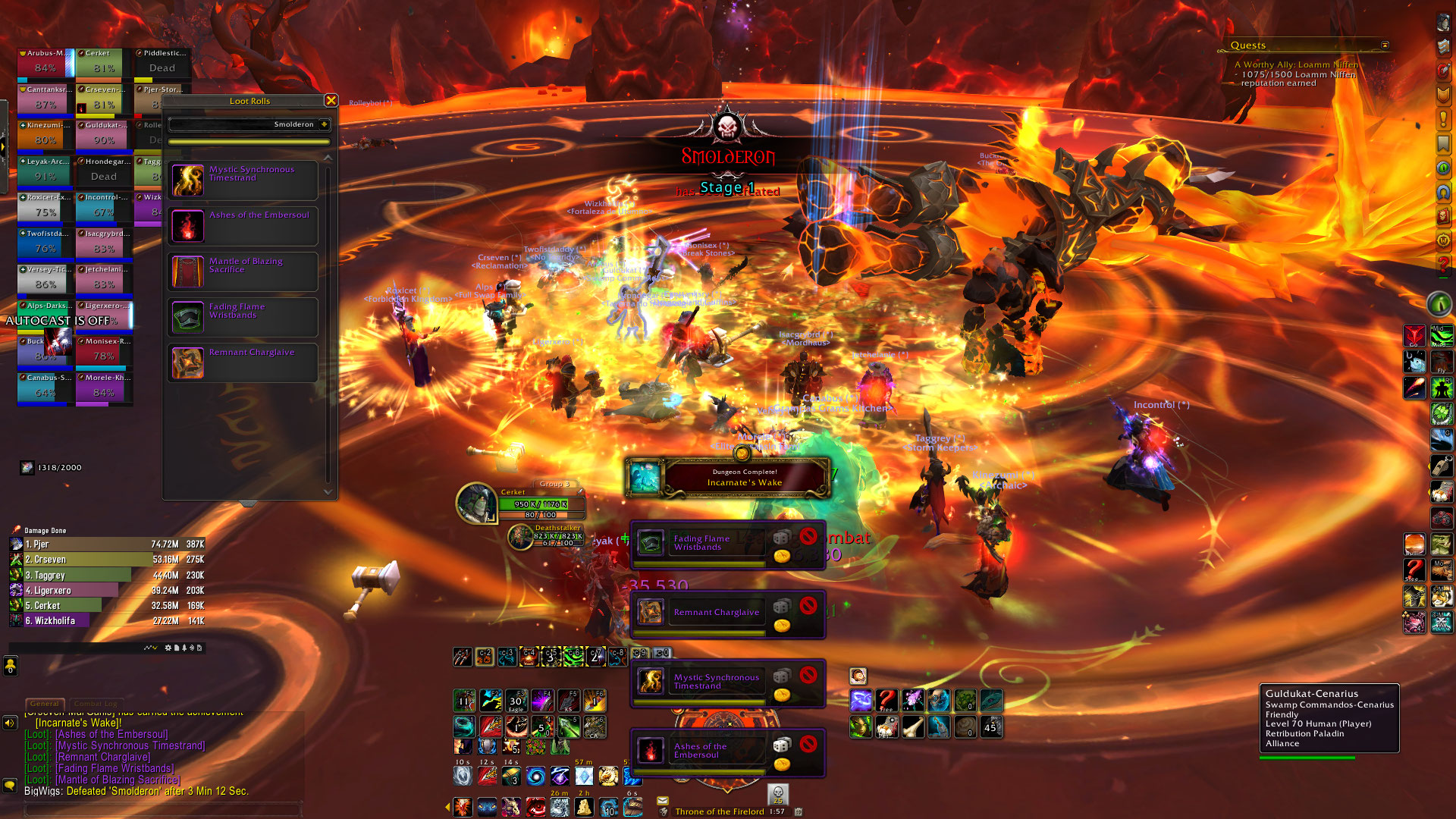Open the mail notification icon
This screenshot has height=819, width=1456.
663,801
